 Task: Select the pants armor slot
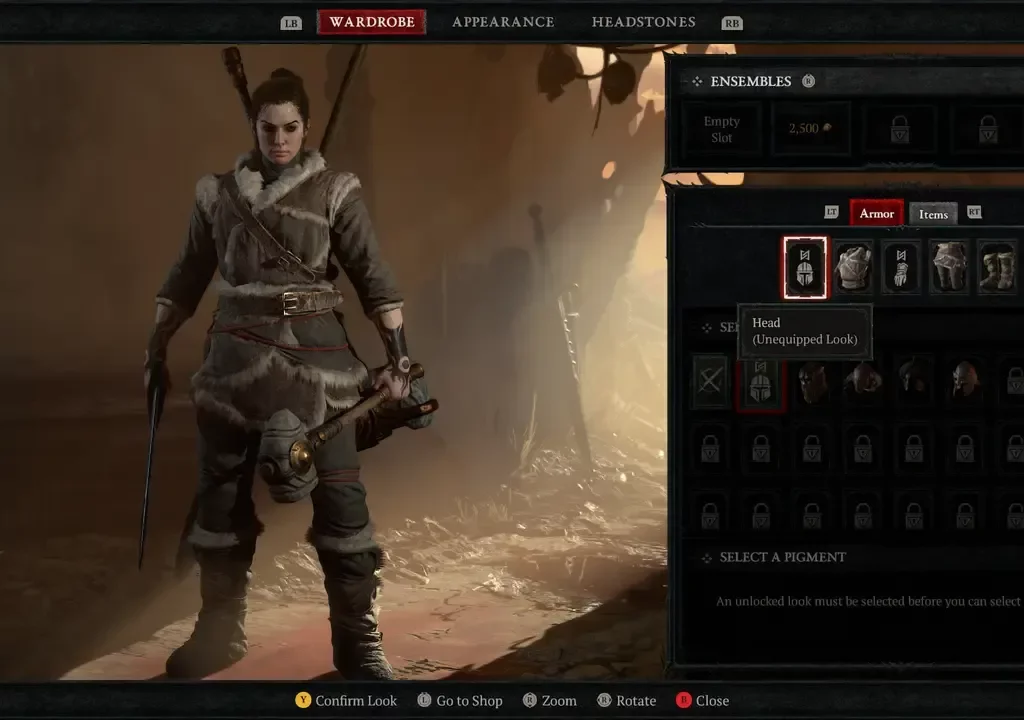pos(949,268)
